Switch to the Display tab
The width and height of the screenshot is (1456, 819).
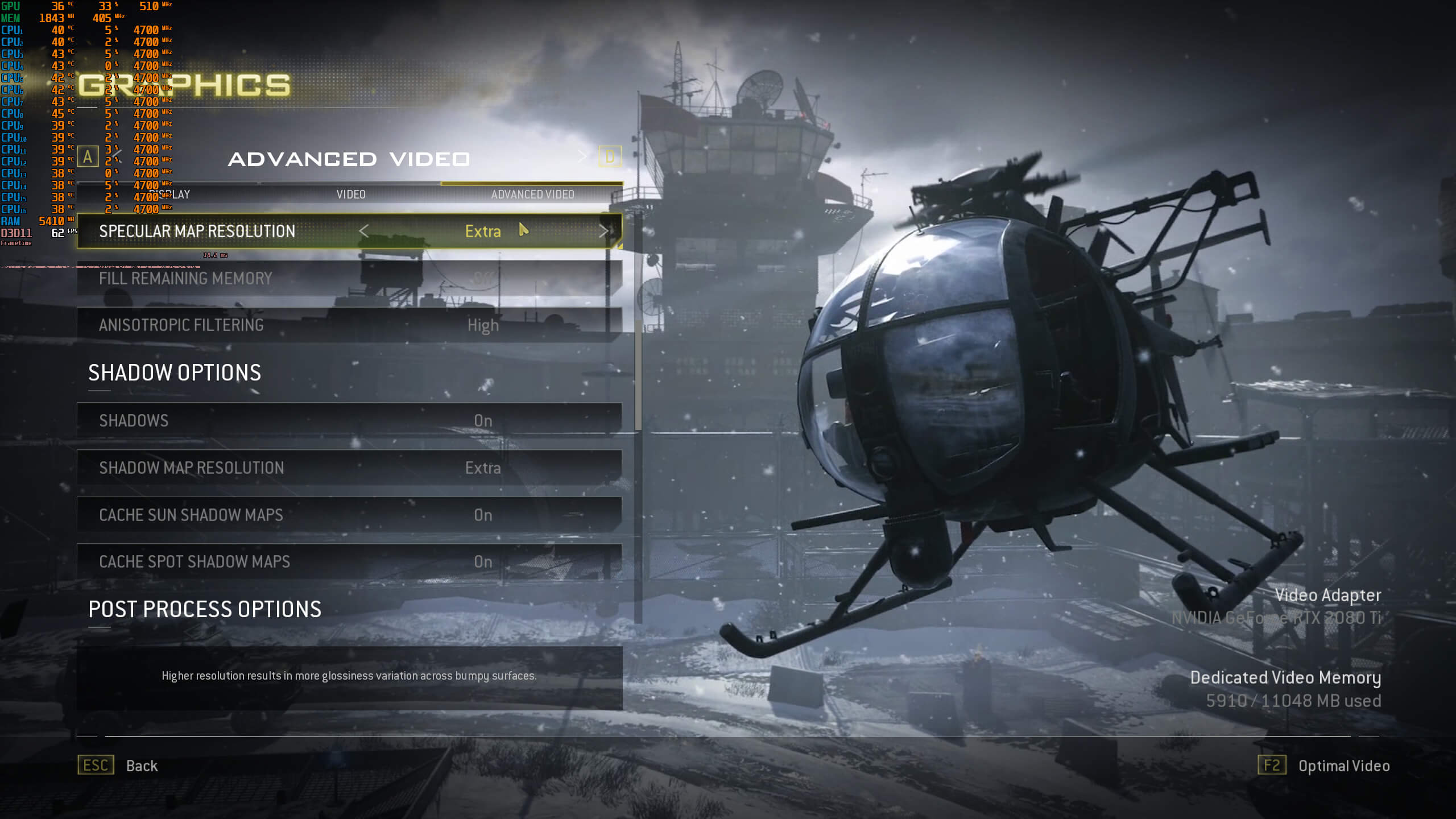[x=171, y=195]
